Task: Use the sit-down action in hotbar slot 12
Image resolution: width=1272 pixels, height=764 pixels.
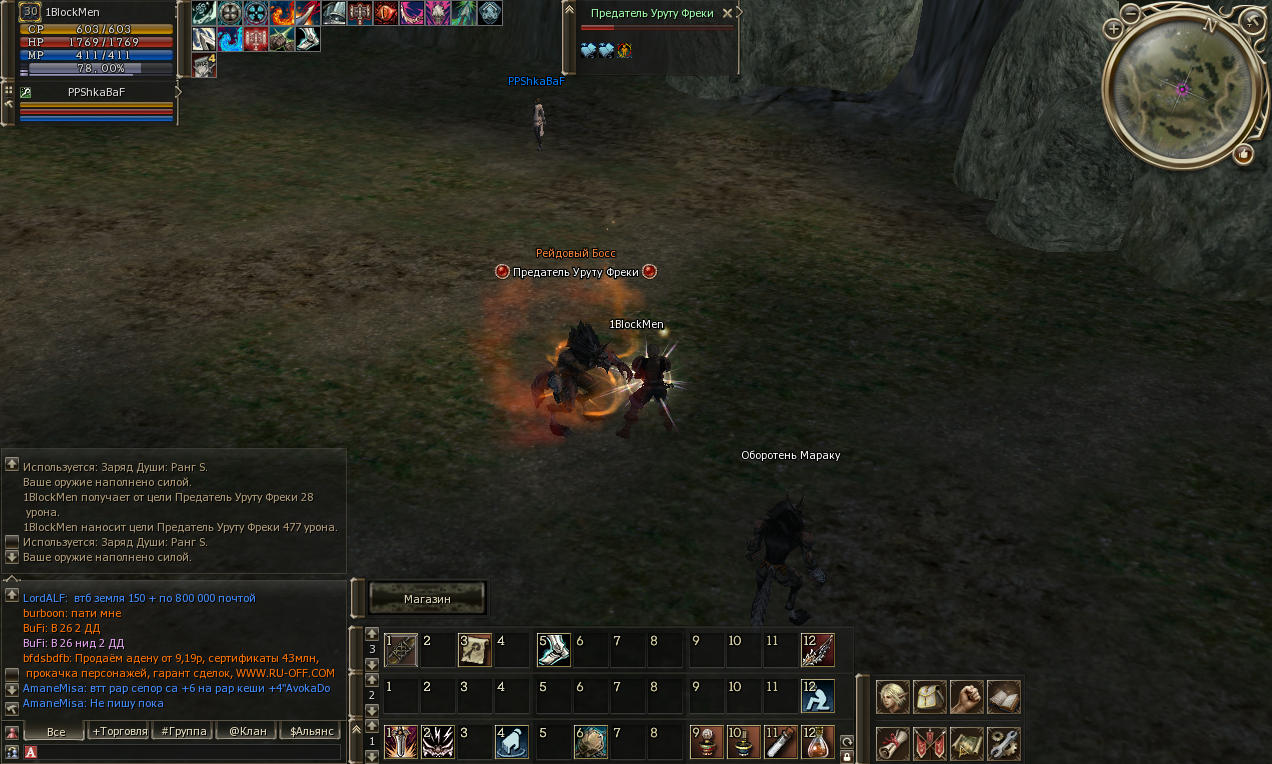Action: pos(817,696)
